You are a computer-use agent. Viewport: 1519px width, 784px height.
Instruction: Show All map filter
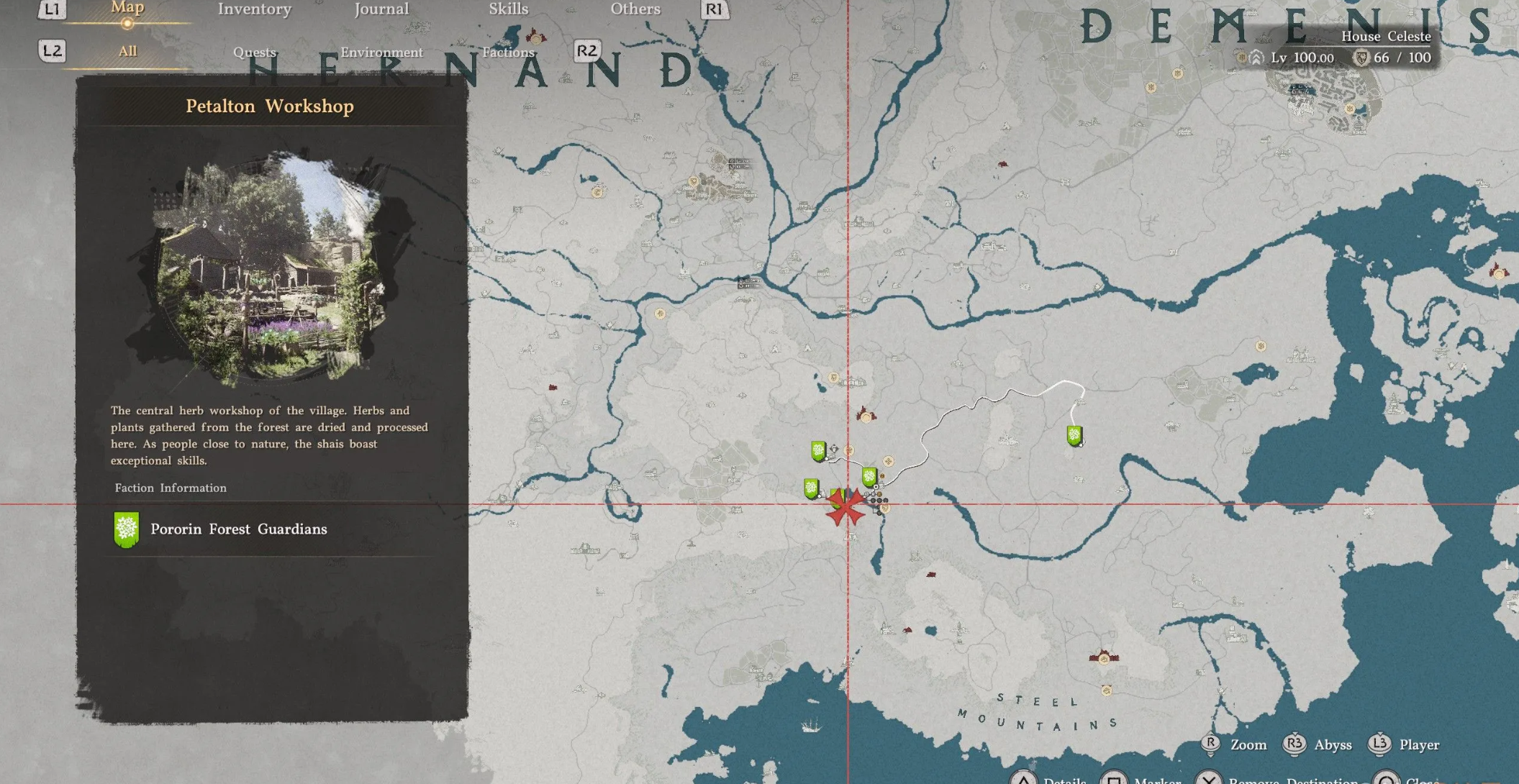click(x=127, y=51)
